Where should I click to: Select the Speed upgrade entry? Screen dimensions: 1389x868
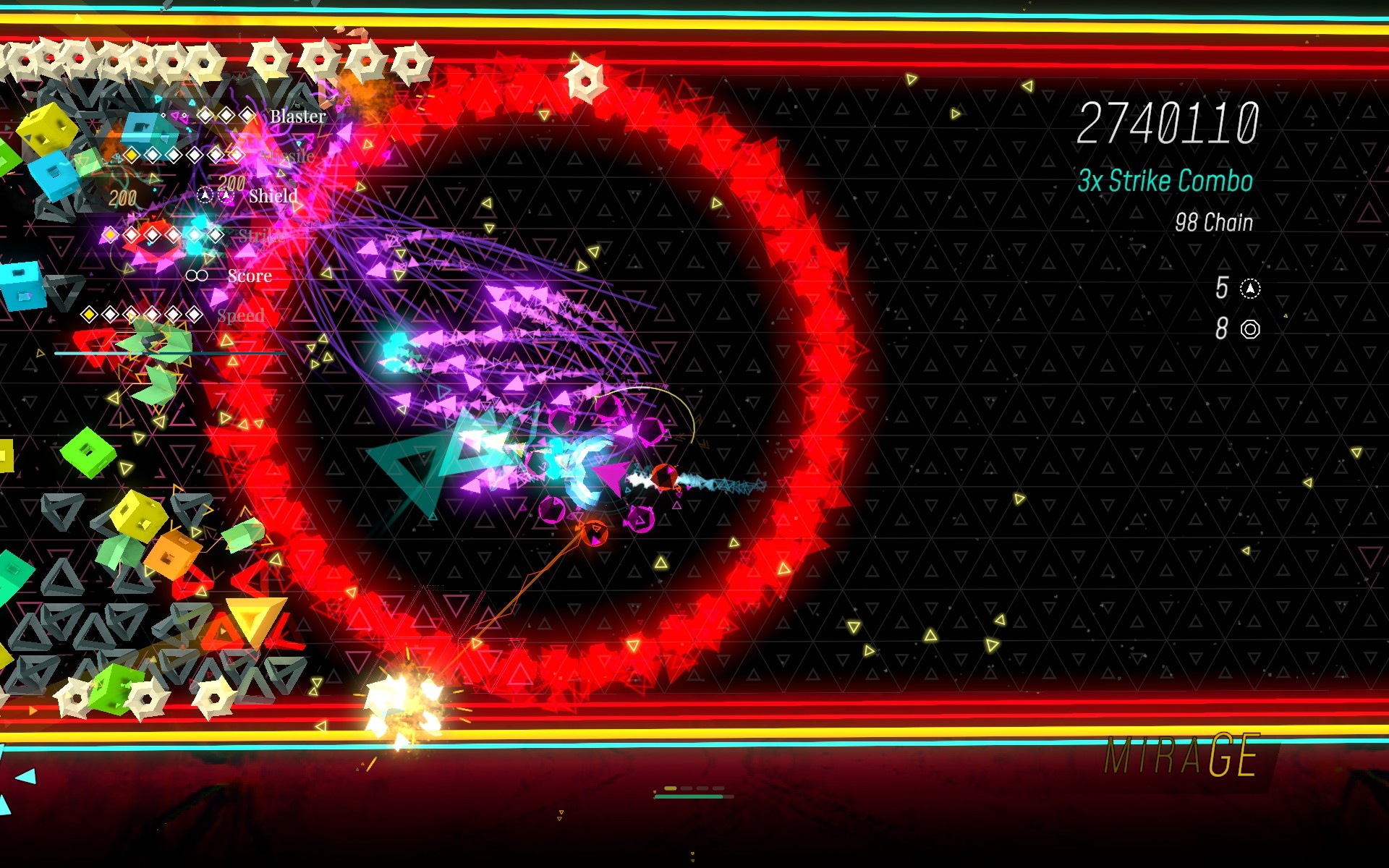(x=240, y=315)
